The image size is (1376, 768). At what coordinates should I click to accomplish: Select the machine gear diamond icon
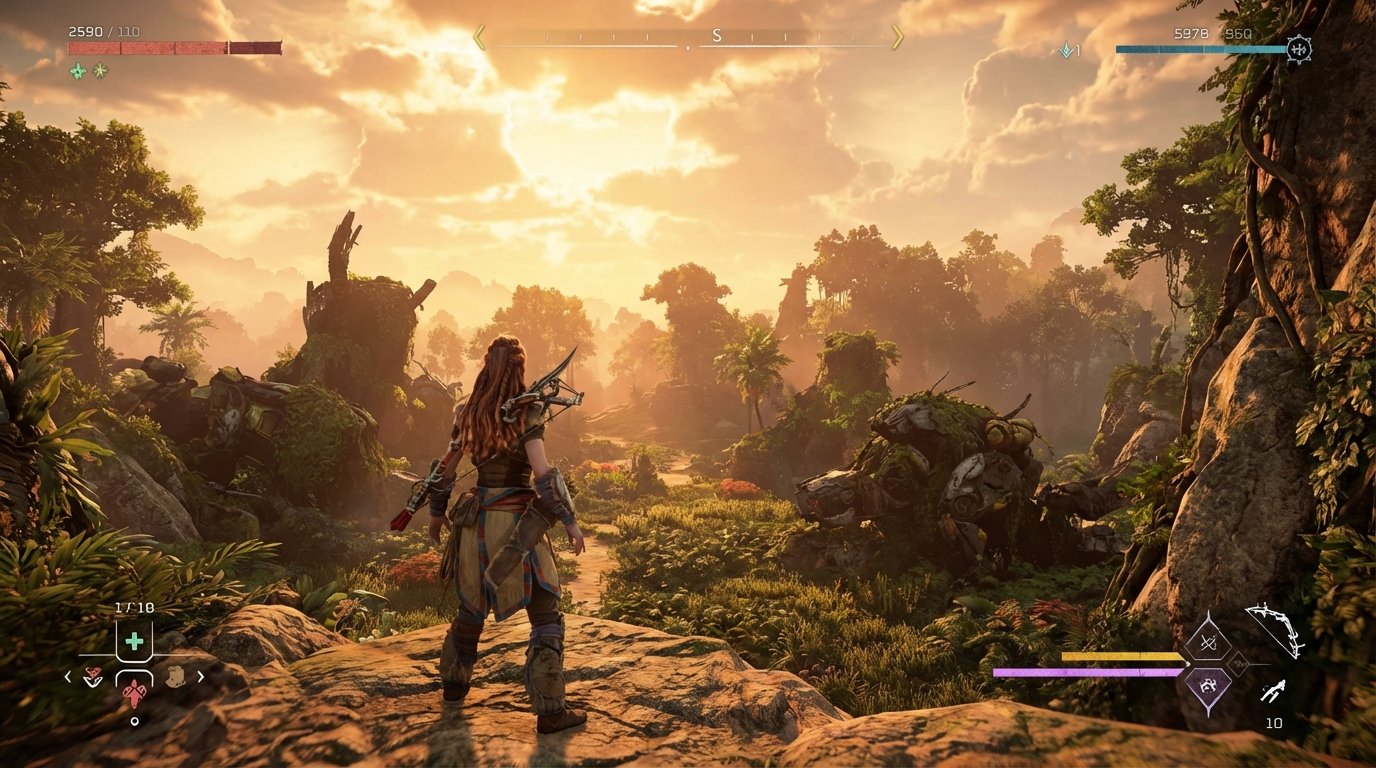(1209, 686)
